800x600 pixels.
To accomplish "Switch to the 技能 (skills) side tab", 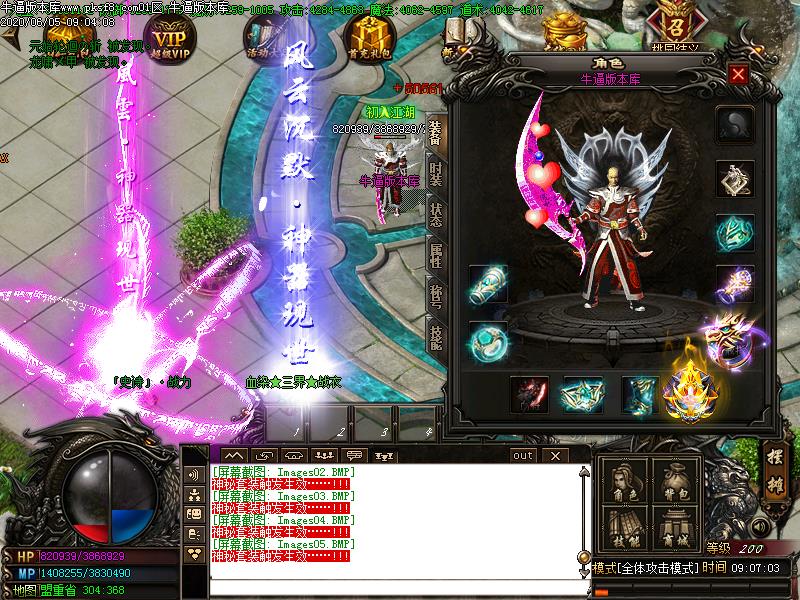I will click(x=435, y=336).
